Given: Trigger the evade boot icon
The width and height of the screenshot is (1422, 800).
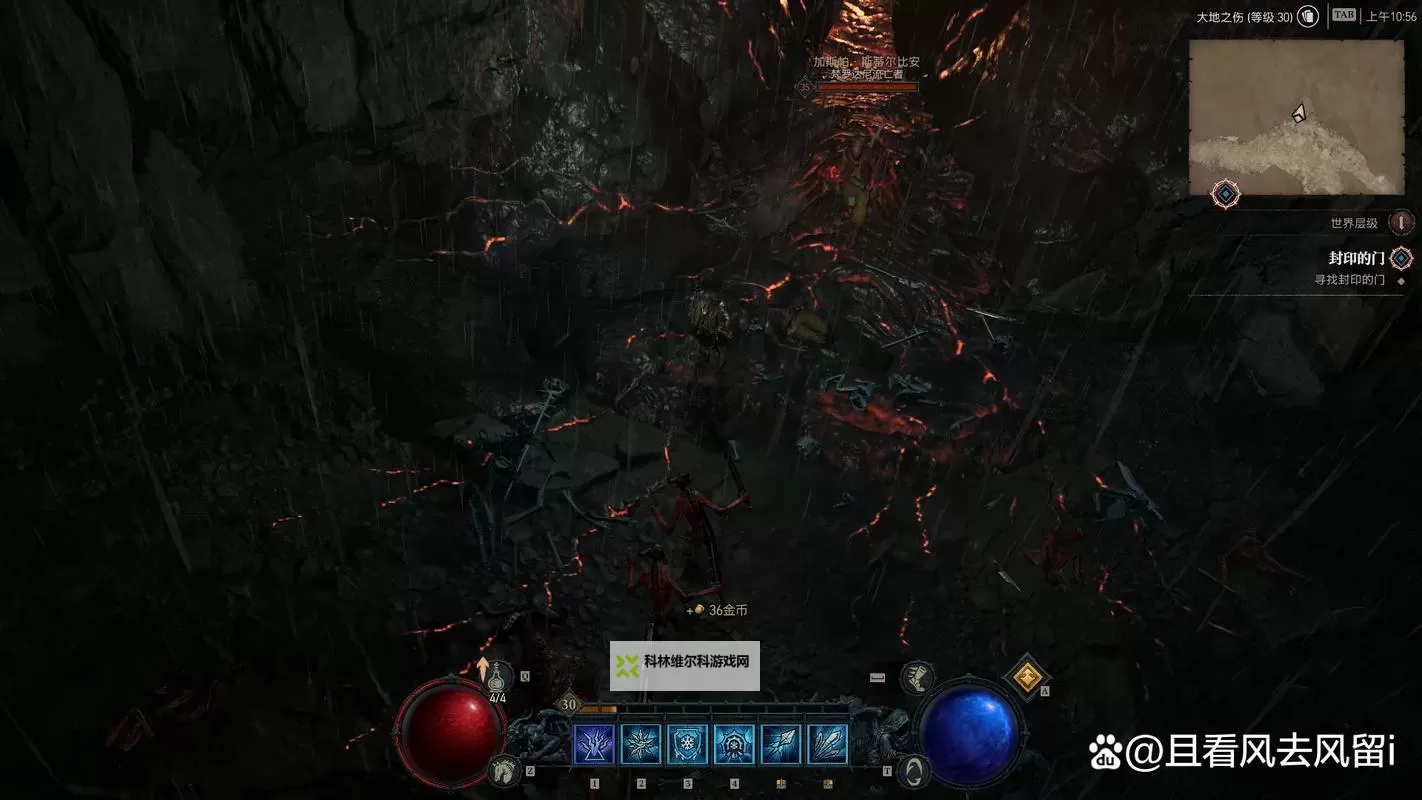Looking at the screenshot, I should [916, 678].
